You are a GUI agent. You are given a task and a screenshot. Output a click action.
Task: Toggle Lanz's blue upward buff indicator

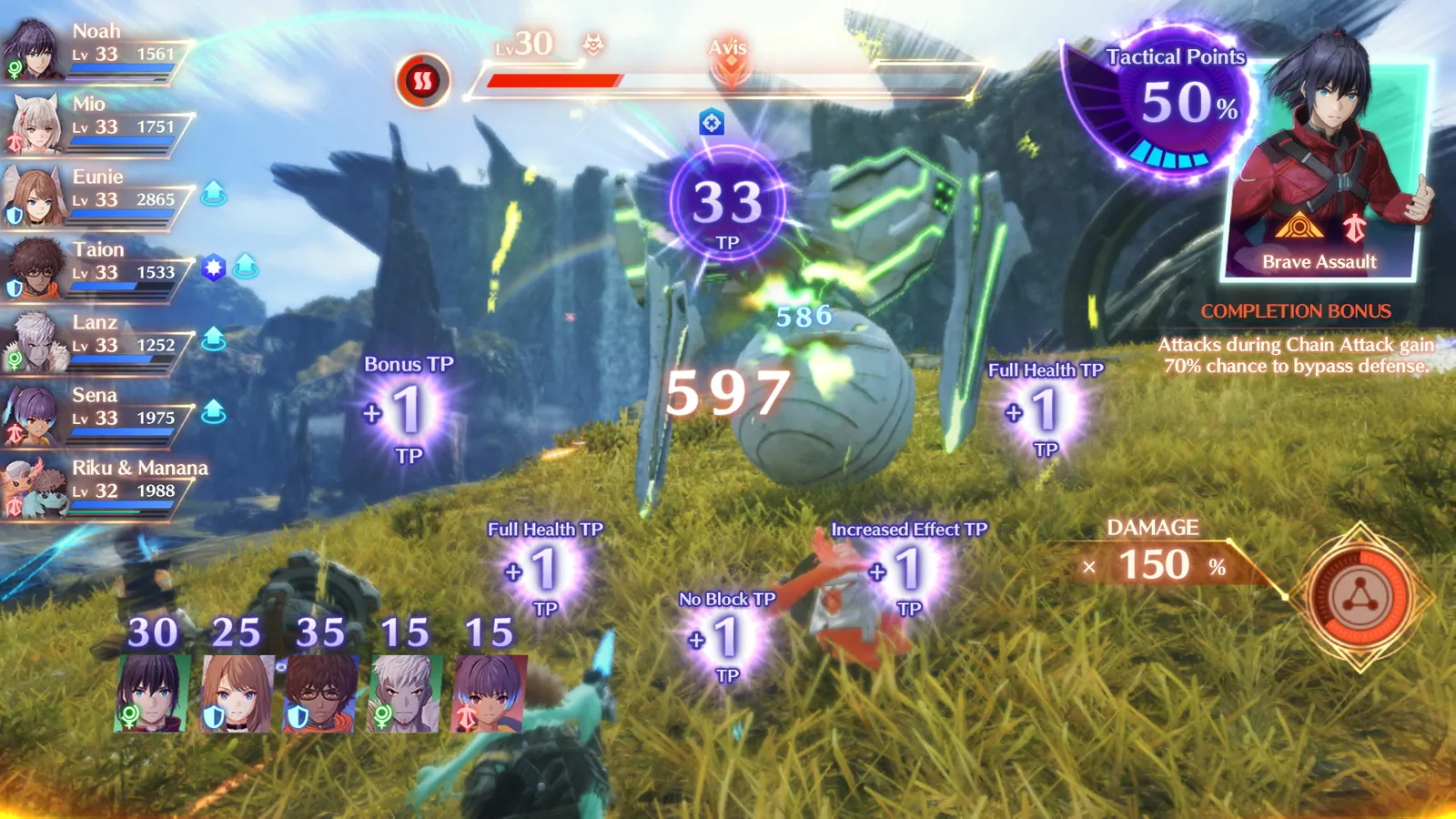(211, 337)
